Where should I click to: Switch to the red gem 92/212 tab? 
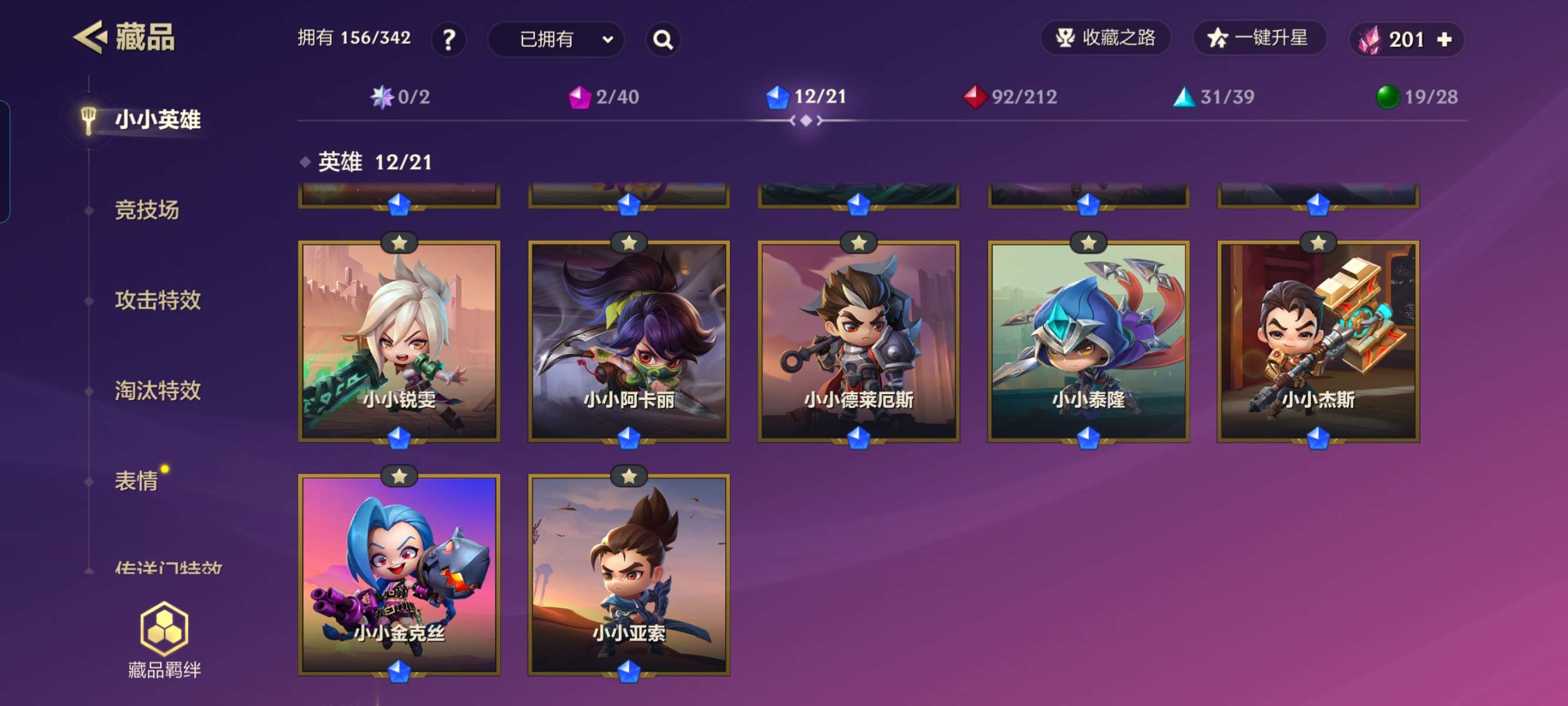coord(1011,96)
